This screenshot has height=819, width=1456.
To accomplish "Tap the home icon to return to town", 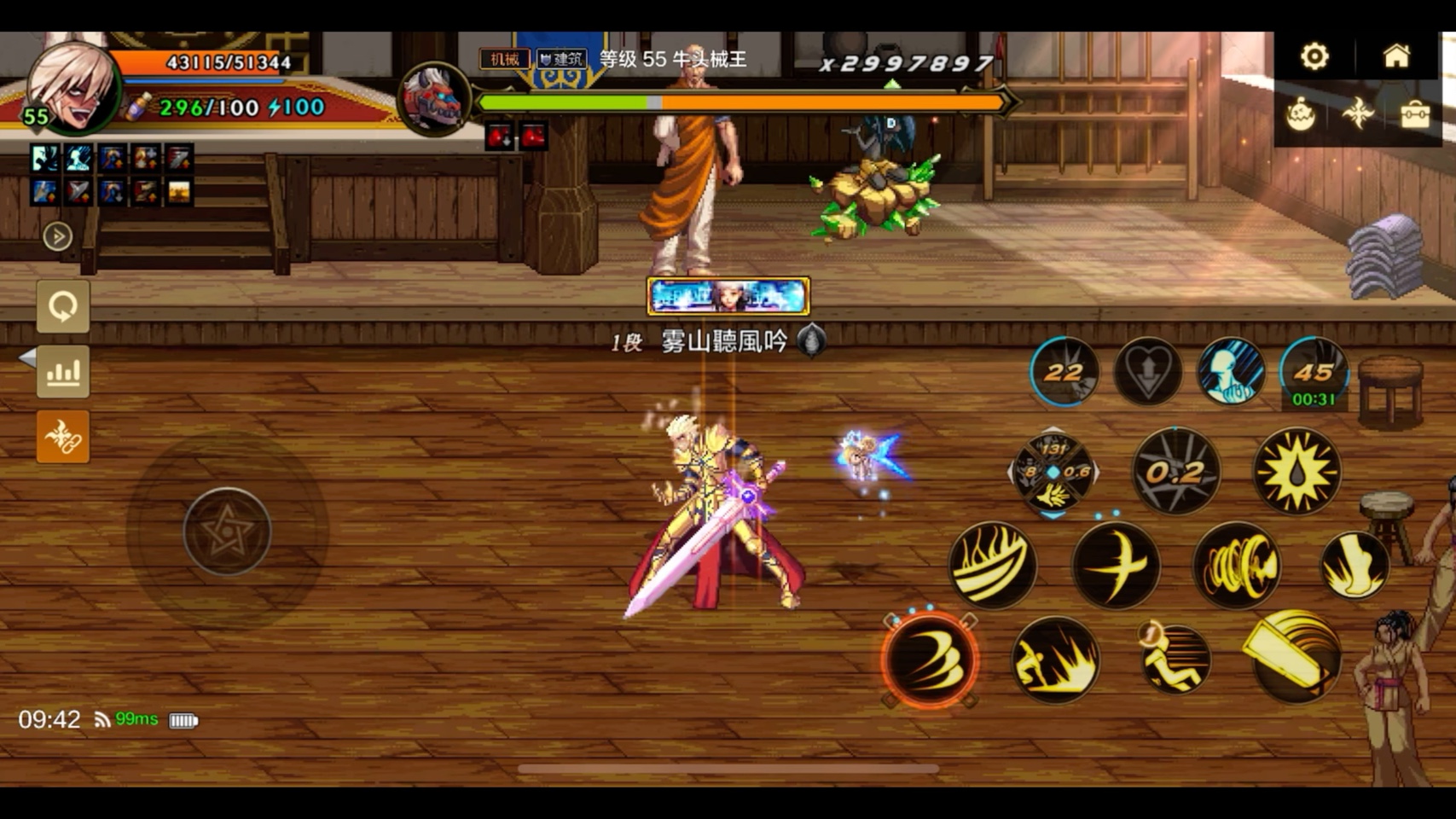I will (1396, 57).
